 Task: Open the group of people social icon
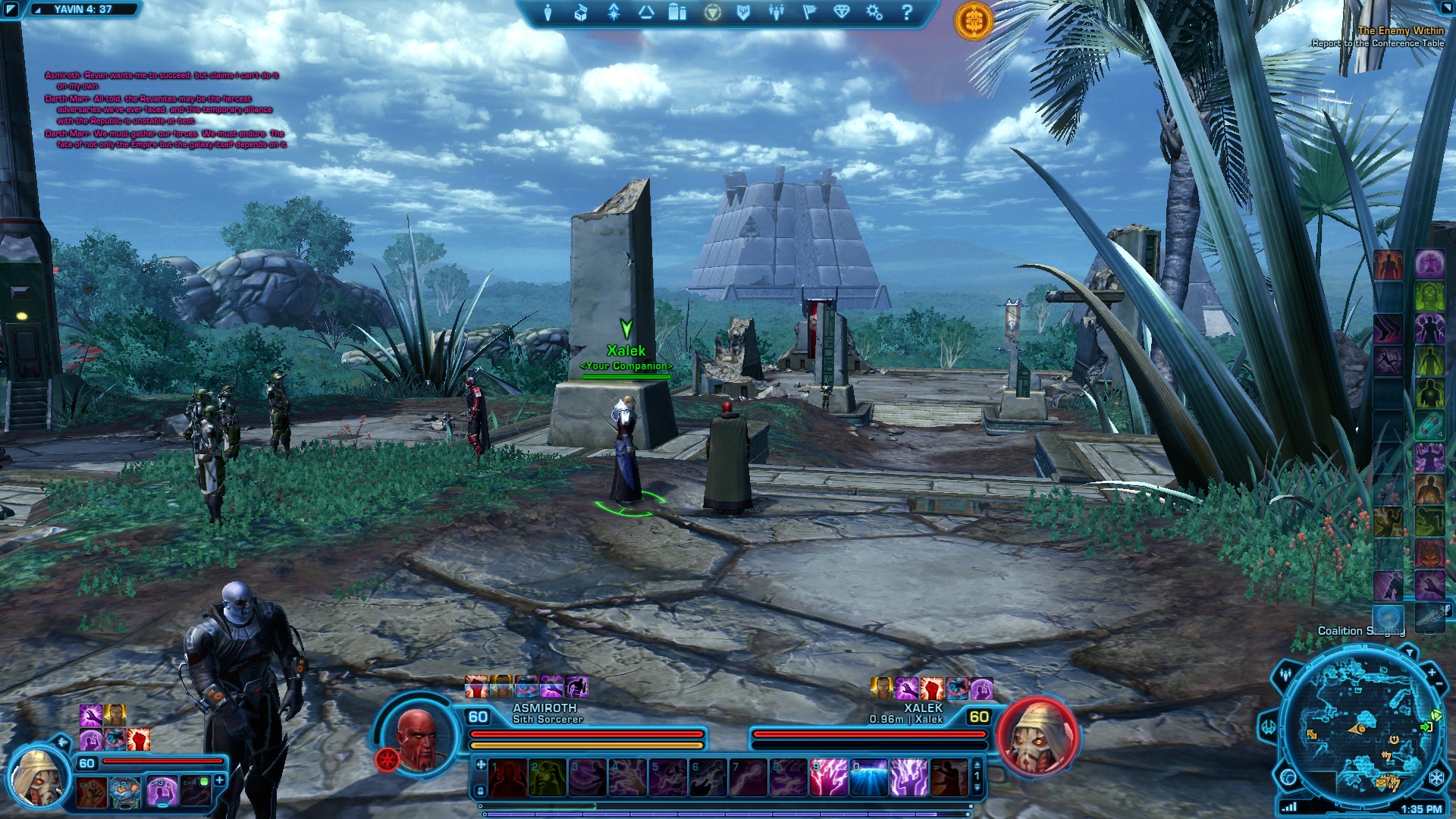[x=777, y=12]
